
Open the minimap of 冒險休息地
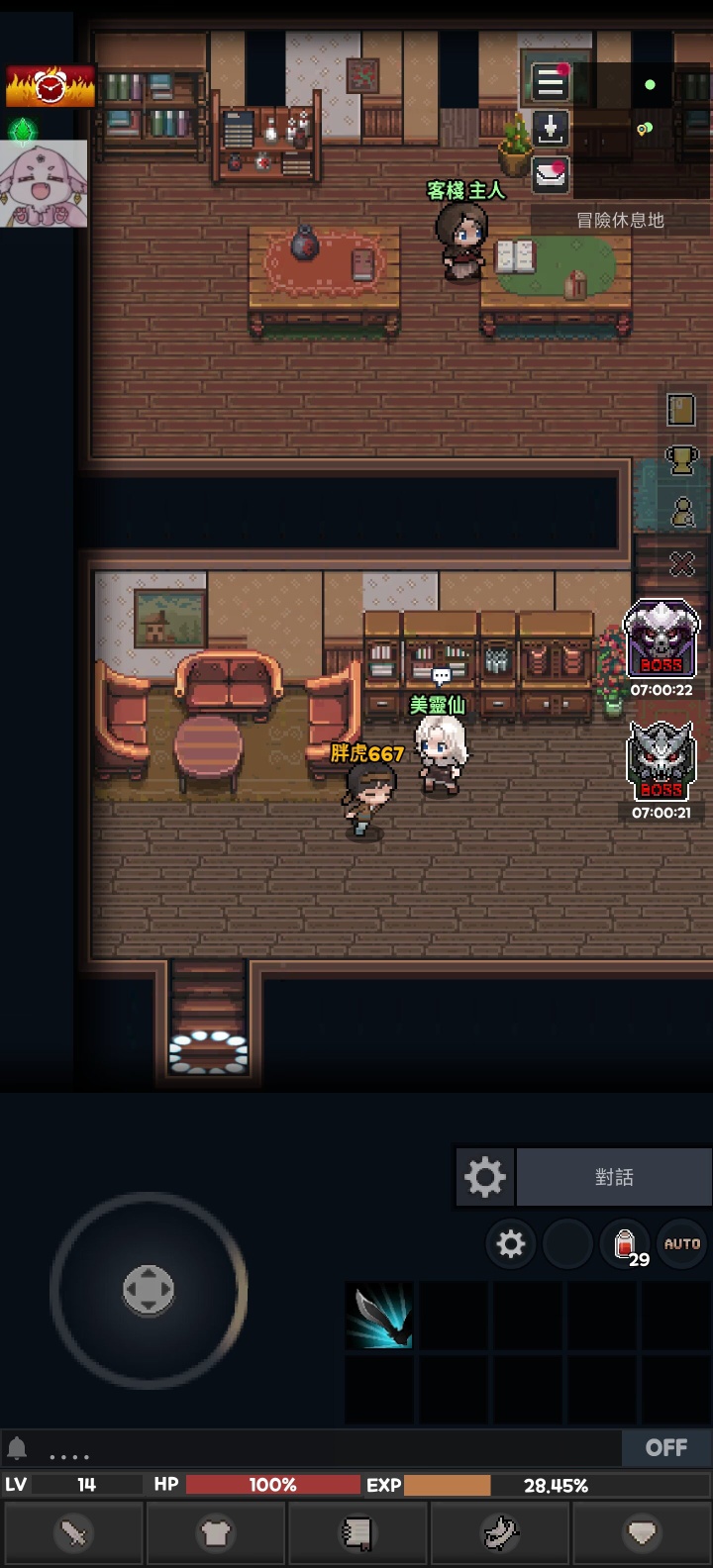pos(642,129)
